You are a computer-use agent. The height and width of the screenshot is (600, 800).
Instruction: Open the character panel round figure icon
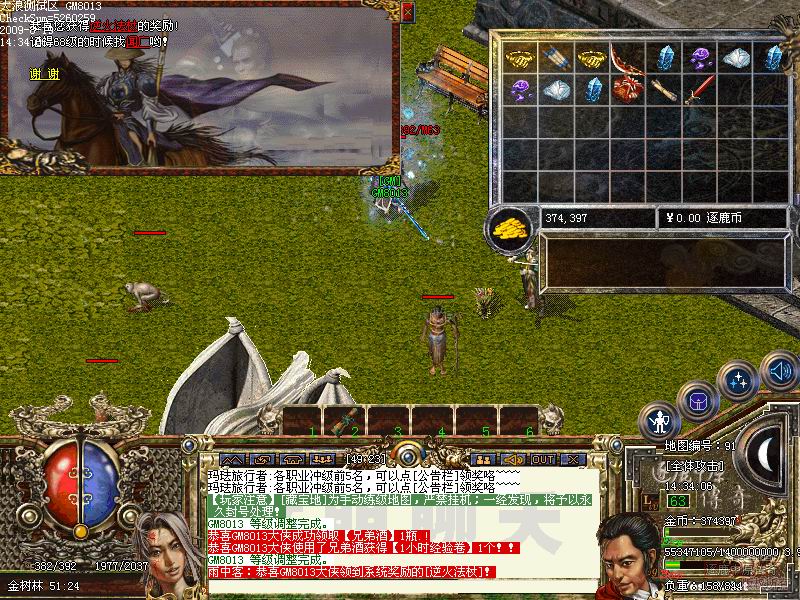point(660,420)
